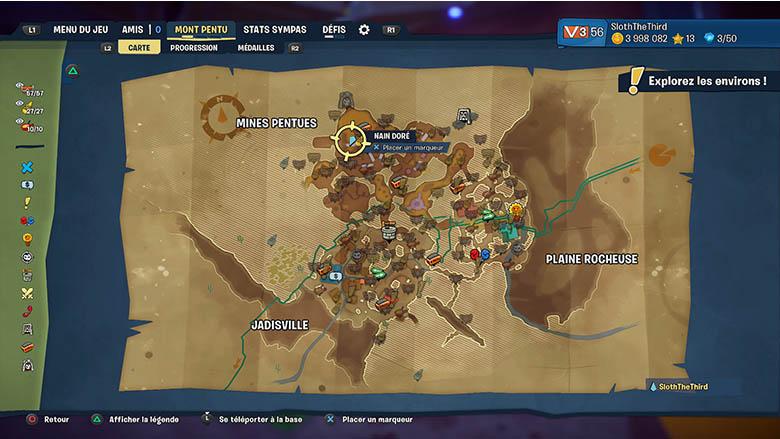The image size is (780, 439).
Task: Click the red telephone legend icon
Action: [27, 311]
